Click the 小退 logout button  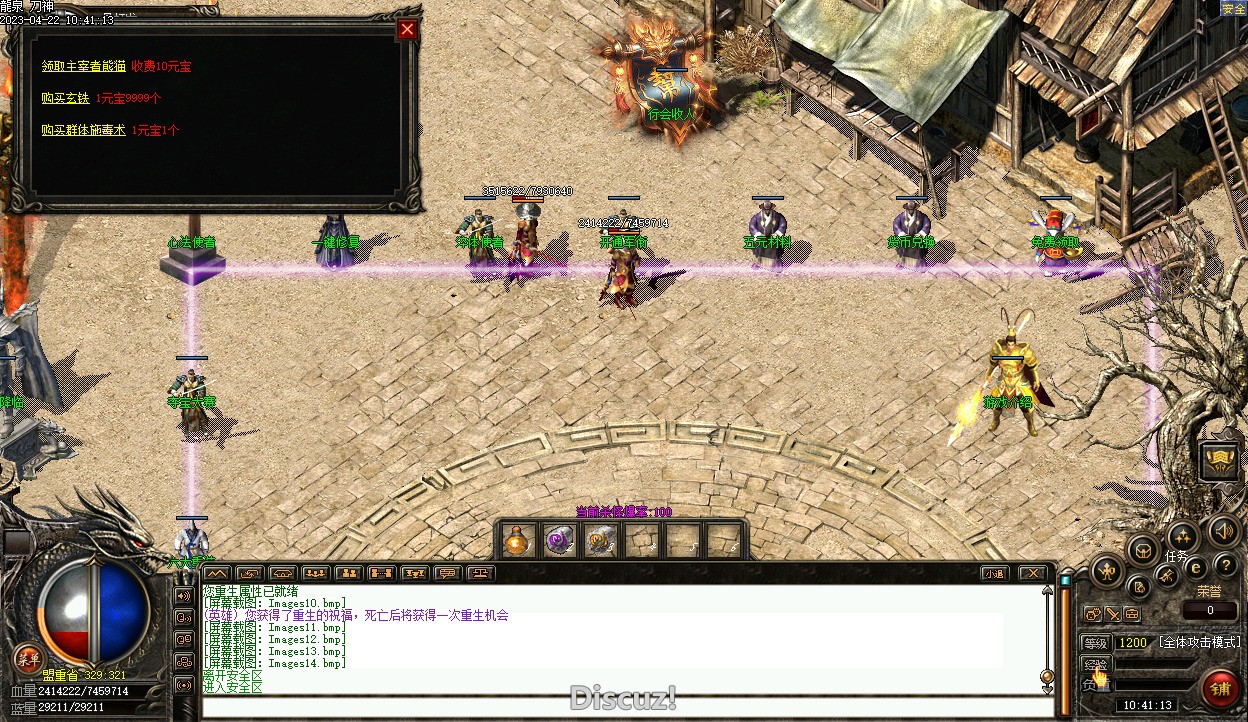[993, 574]
